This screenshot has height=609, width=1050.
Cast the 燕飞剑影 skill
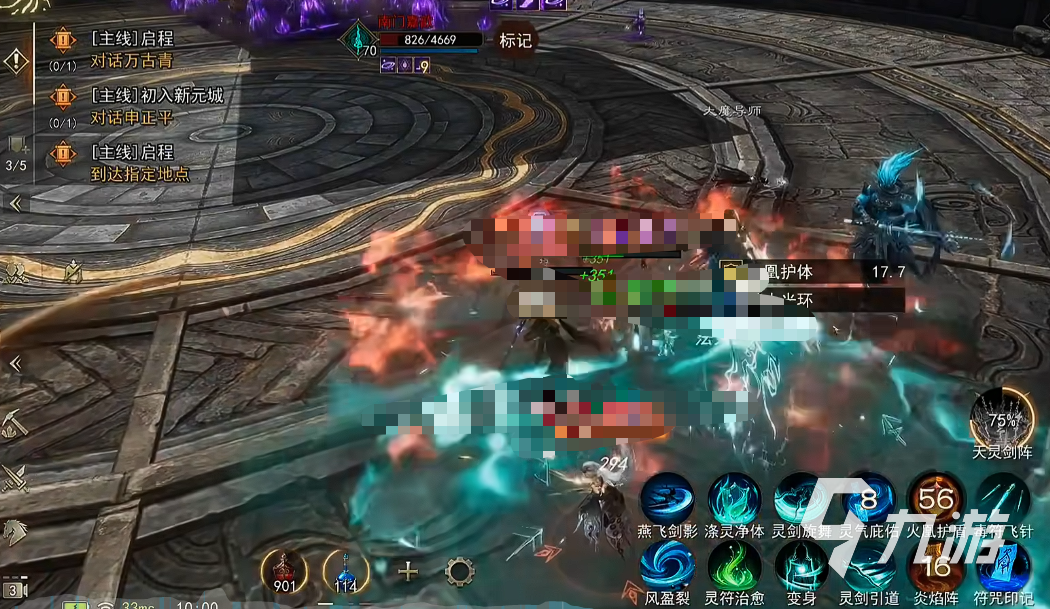pyautogui.click(x=667, y=499)
